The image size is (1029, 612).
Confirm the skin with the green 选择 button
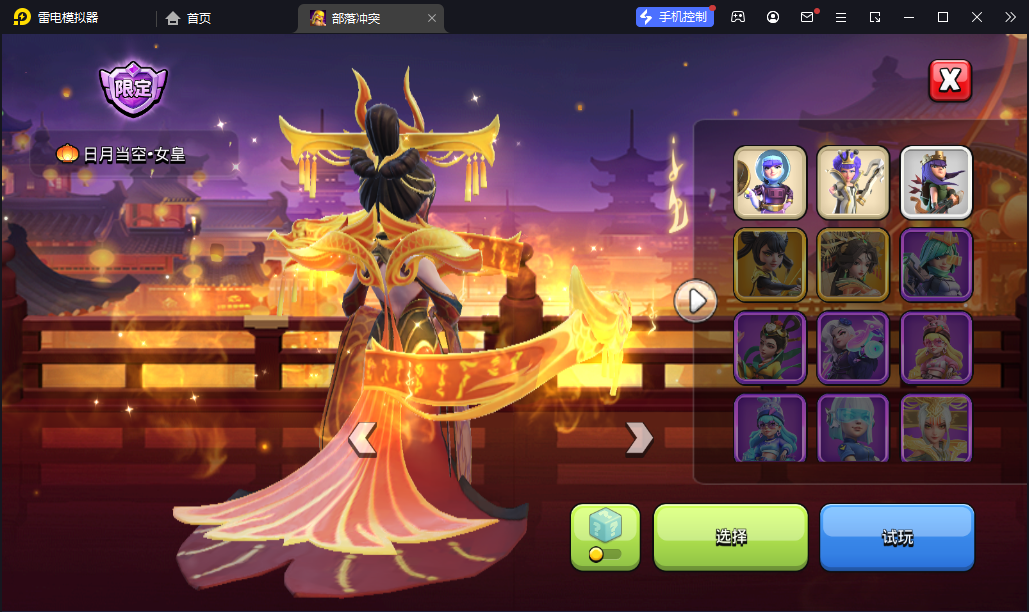point(730,537)
